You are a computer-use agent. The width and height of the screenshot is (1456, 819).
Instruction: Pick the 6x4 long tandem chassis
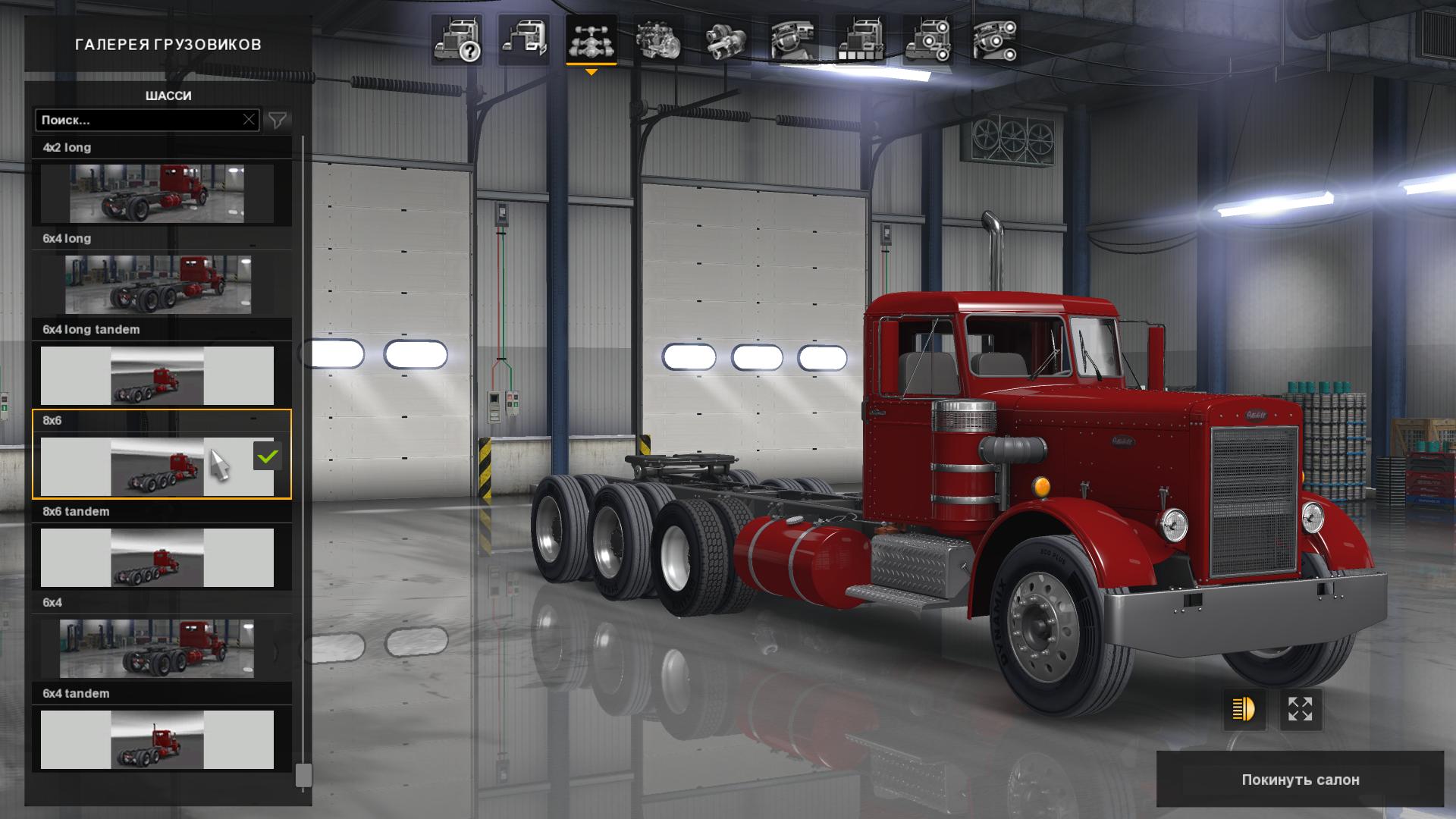pyautogui.click(x=157, y=375)
